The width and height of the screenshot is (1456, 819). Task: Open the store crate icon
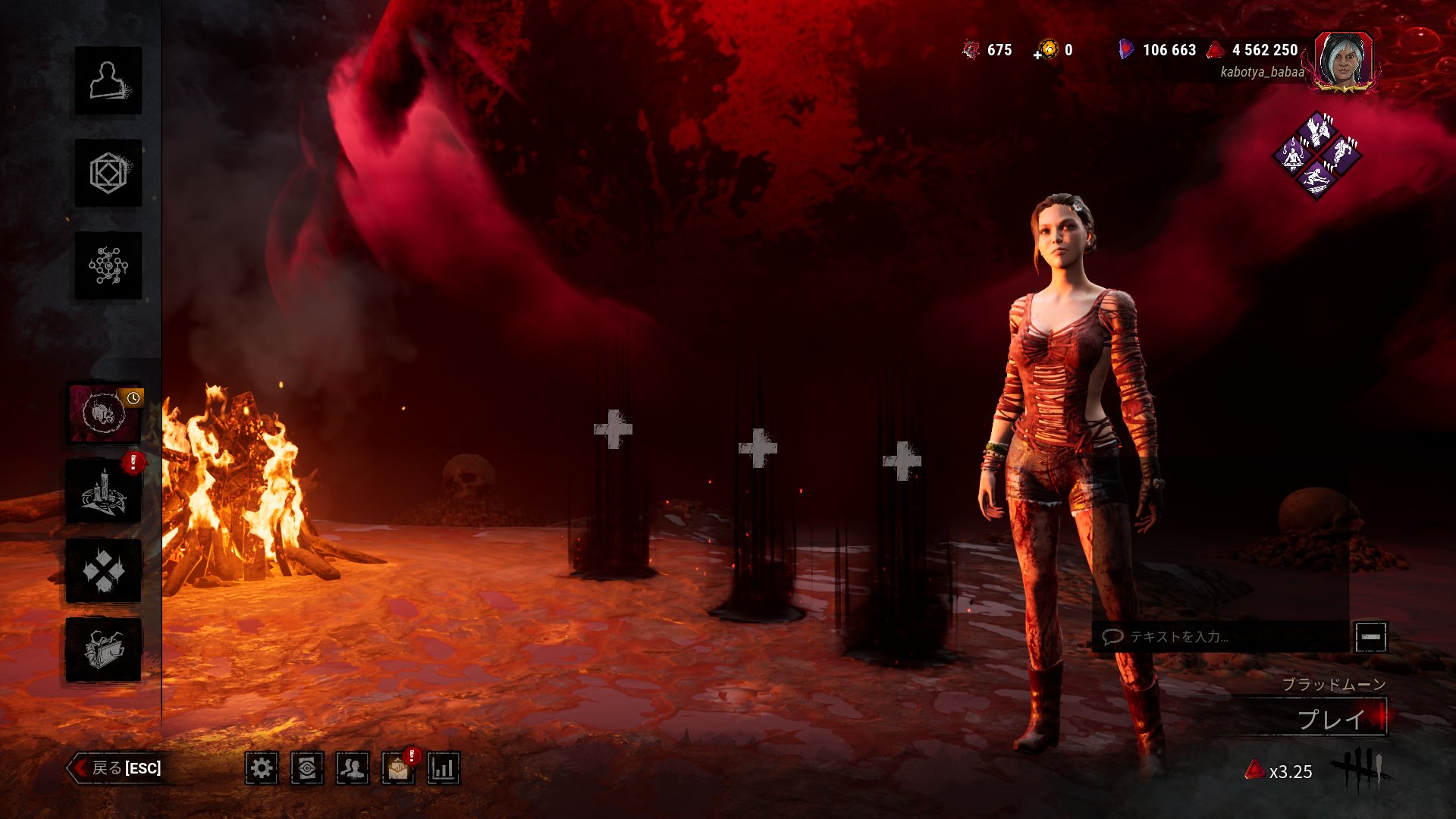click(x=104, y=650)
